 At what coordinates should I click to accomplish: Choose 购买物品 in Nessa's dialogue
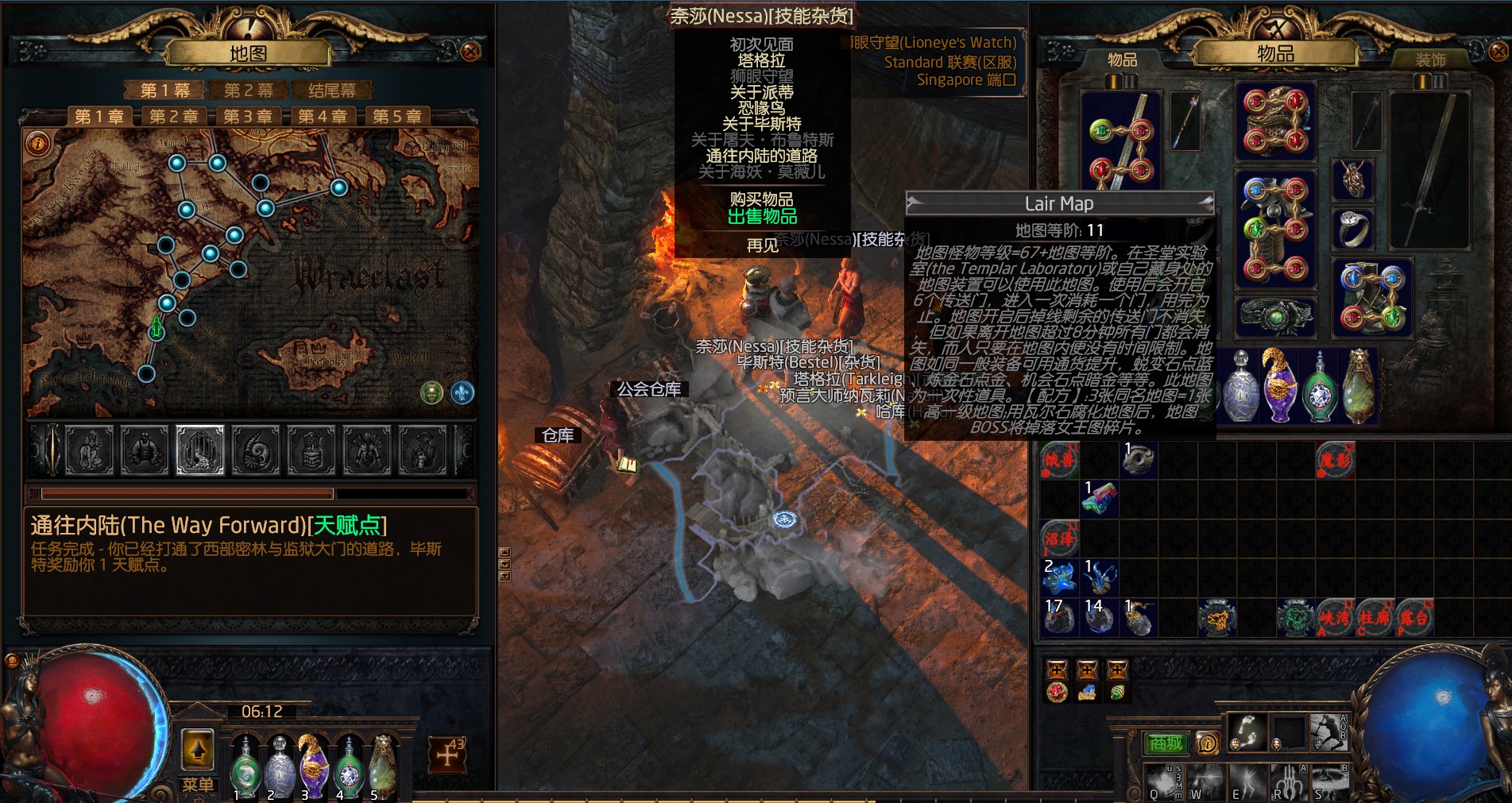[761, 199]
